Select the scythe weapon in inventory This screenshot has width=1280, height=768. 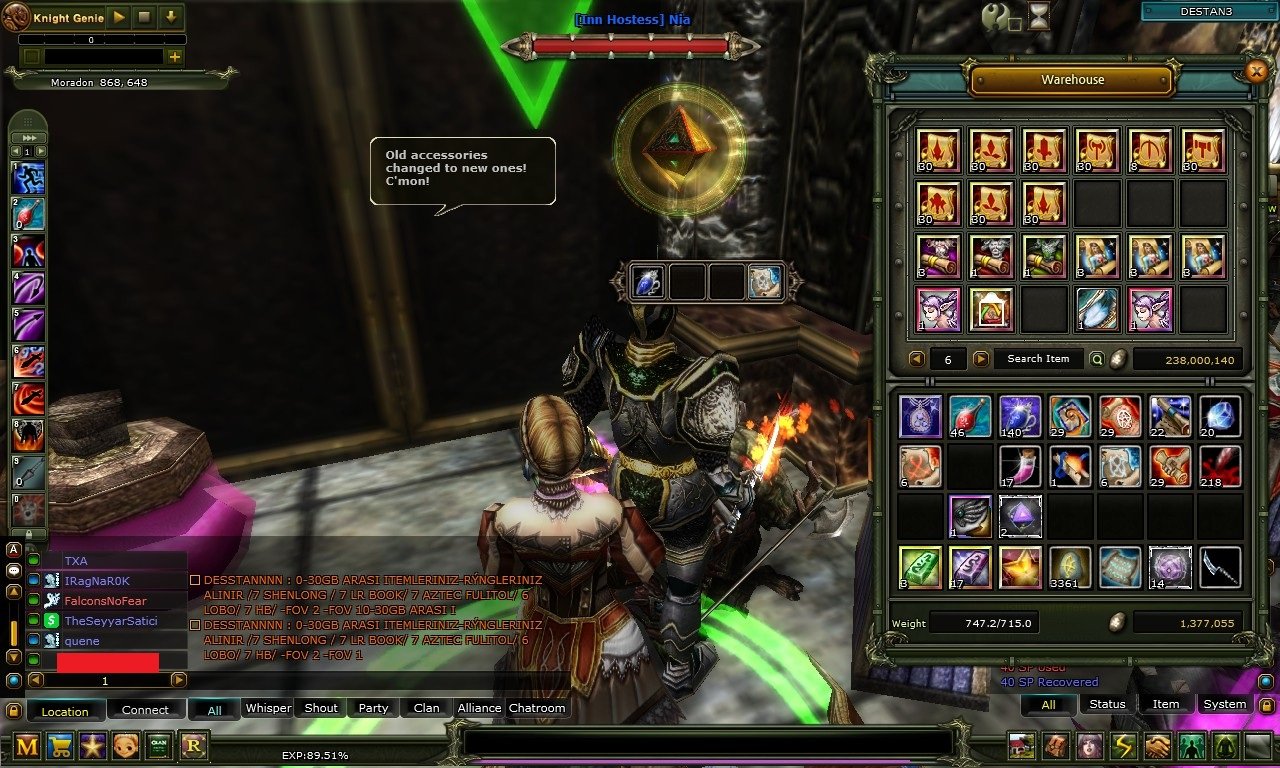(x=1220, y=567)
